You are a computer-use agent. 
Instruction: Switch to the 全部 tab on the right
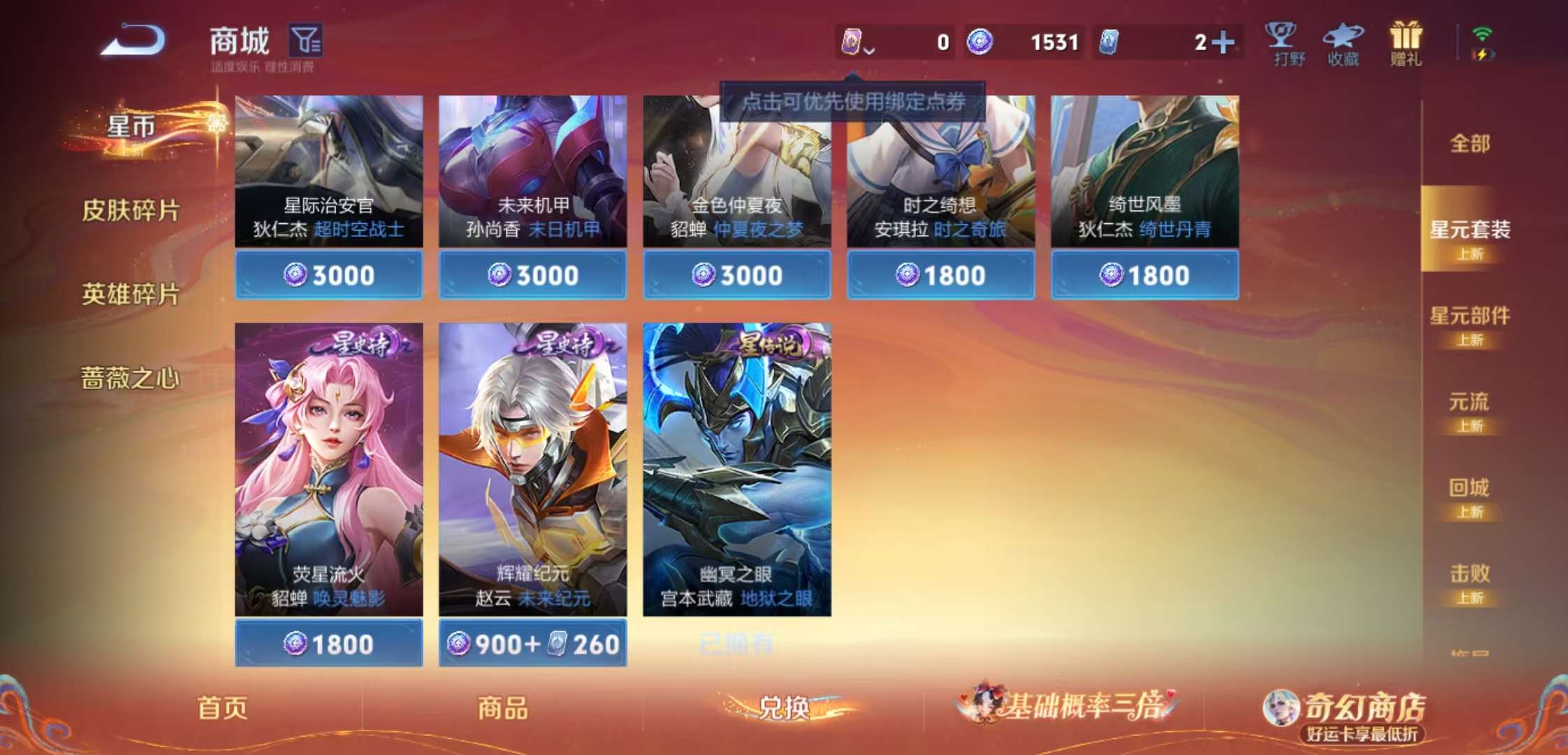pyautogui.click(x=1469, y=143)
